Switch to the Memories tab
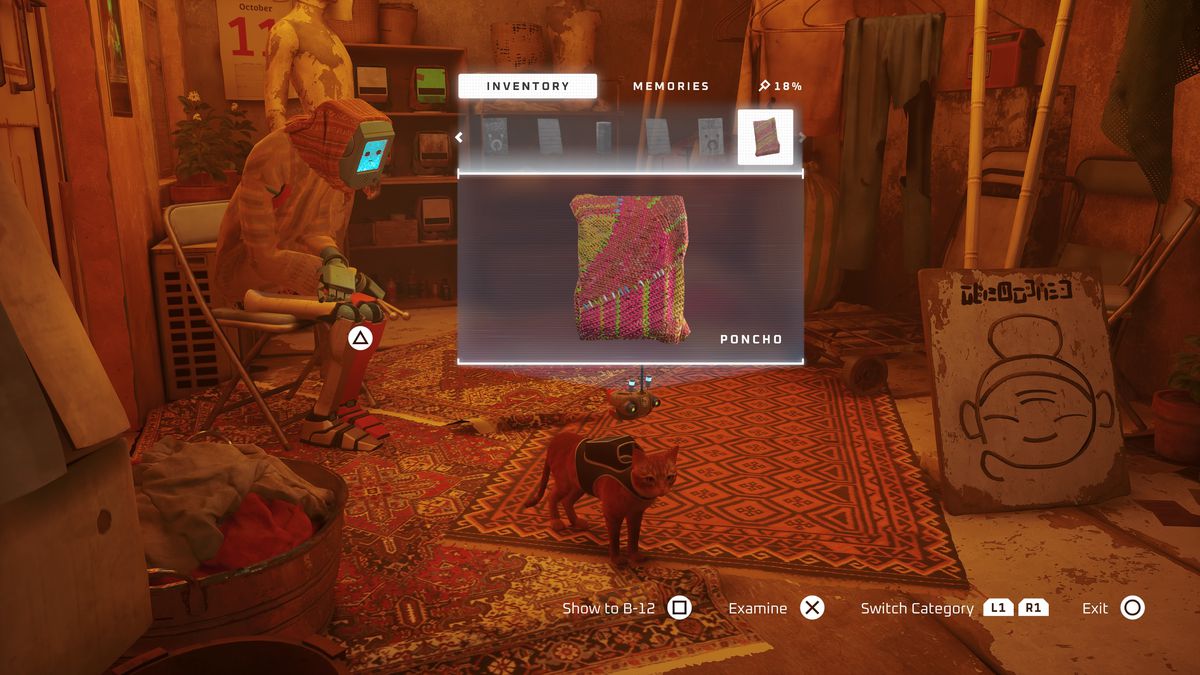 click(671, 86)
